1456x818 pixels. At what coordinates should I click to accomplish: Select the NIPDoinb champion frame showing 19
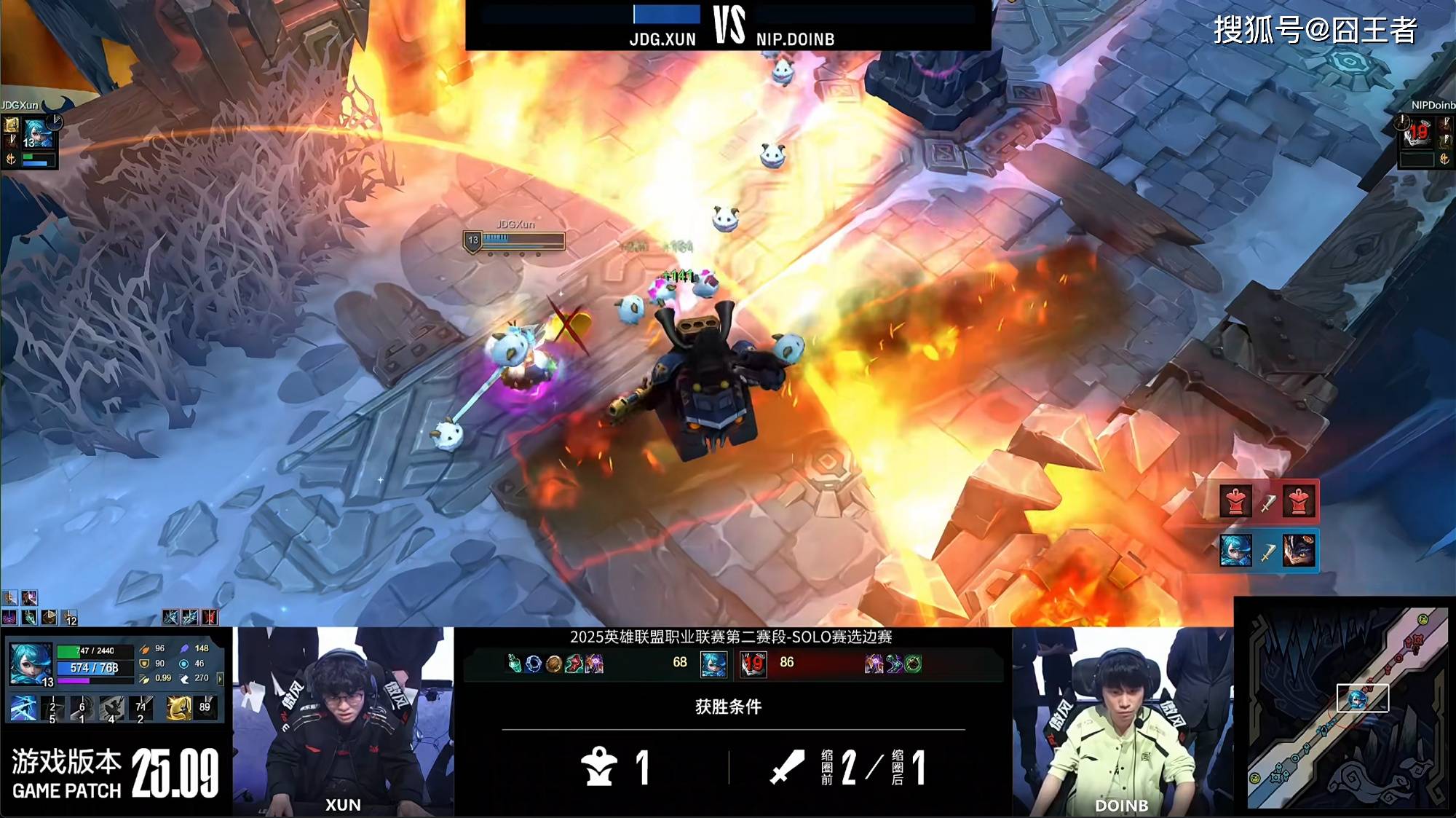point(1417,133)
